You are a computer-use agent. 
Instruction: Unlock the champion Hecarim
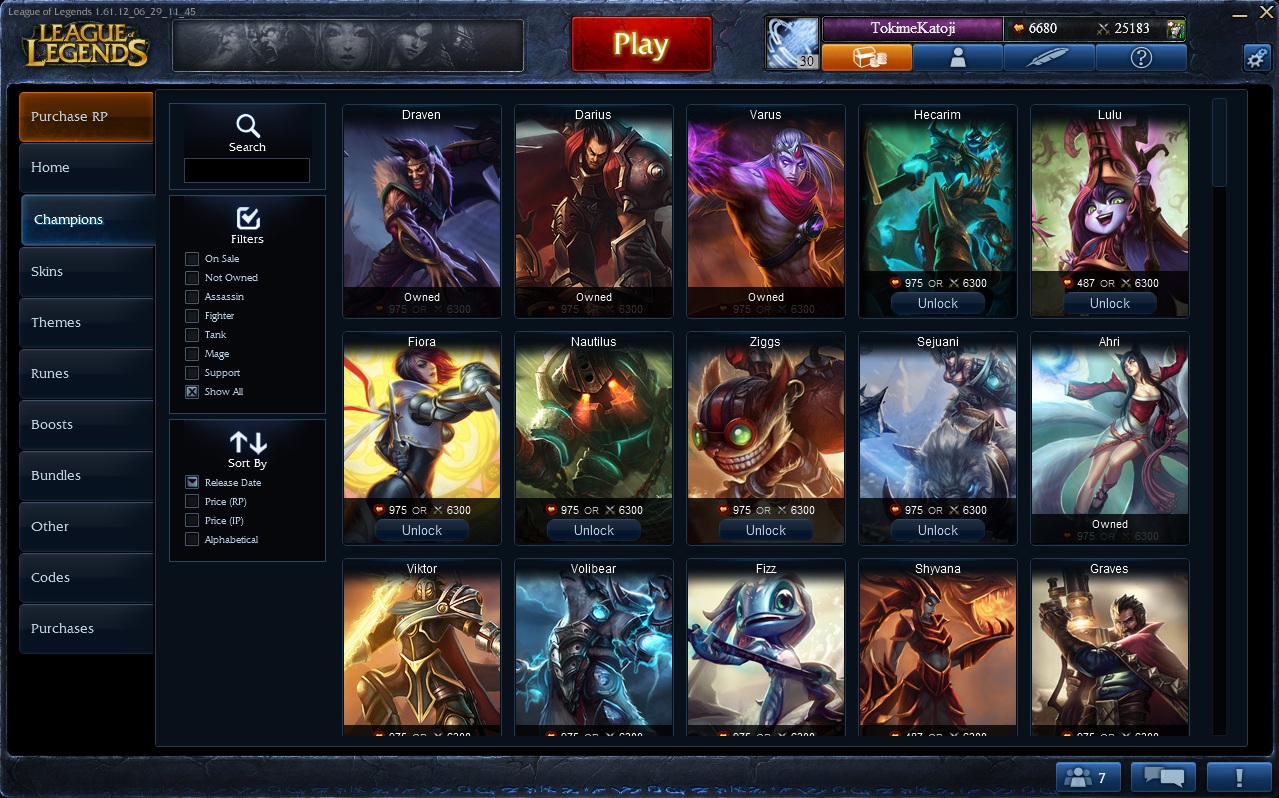coord(937,304)
